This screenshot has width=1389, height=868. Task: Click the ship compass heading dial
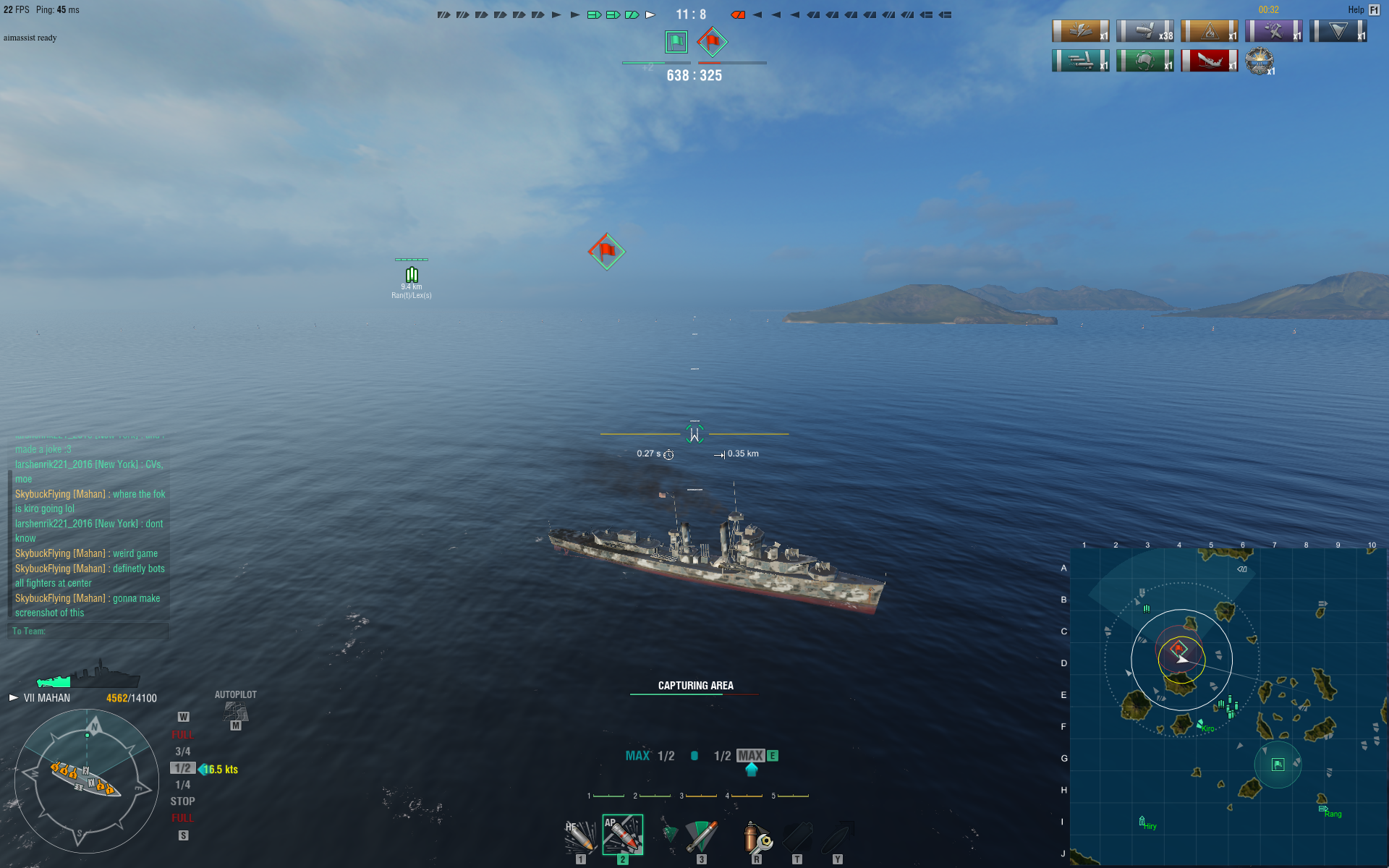pos(87,781)
